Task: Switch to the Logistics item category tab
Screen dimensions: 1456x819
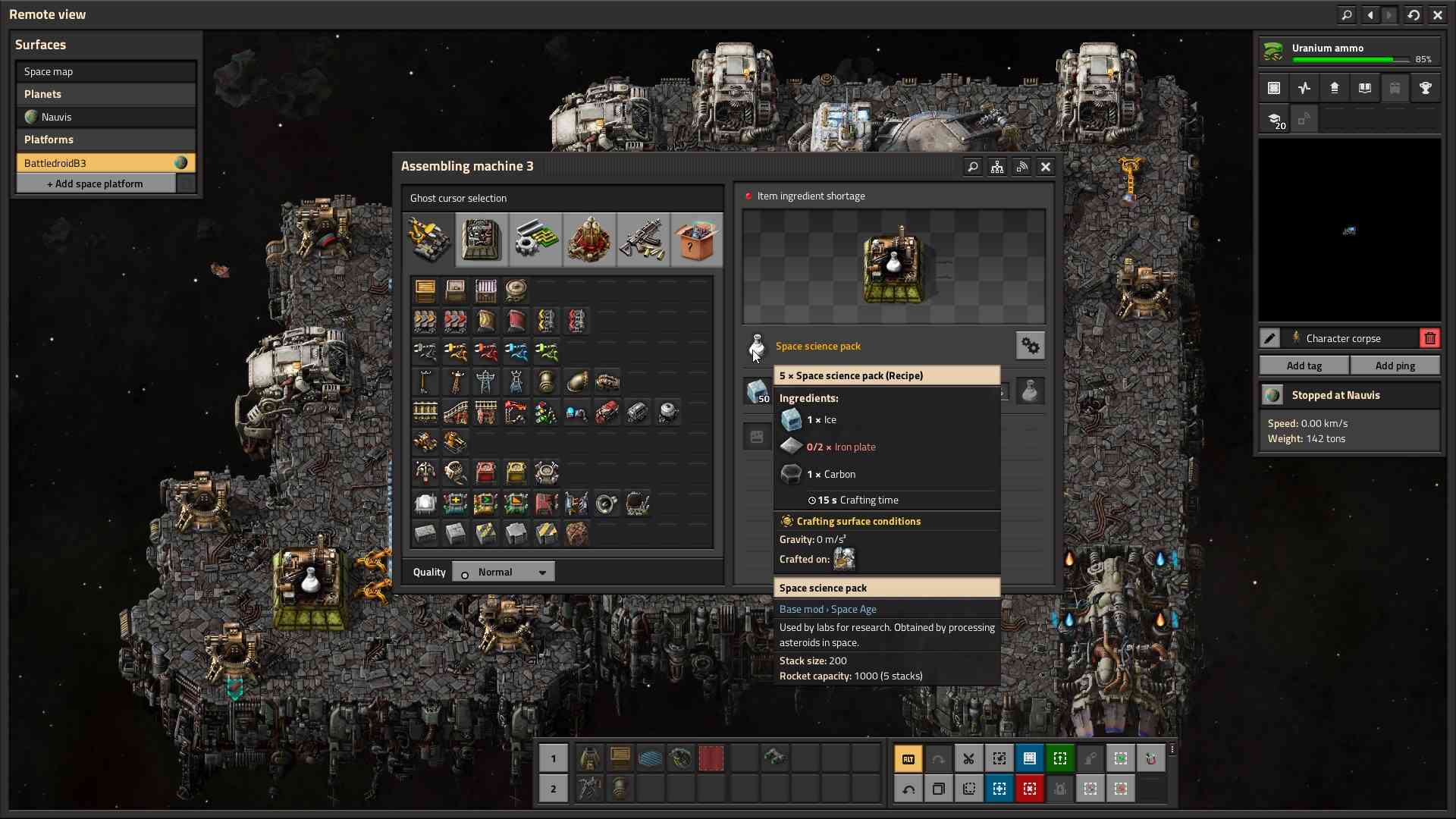Action: click(x=428, y=240)
